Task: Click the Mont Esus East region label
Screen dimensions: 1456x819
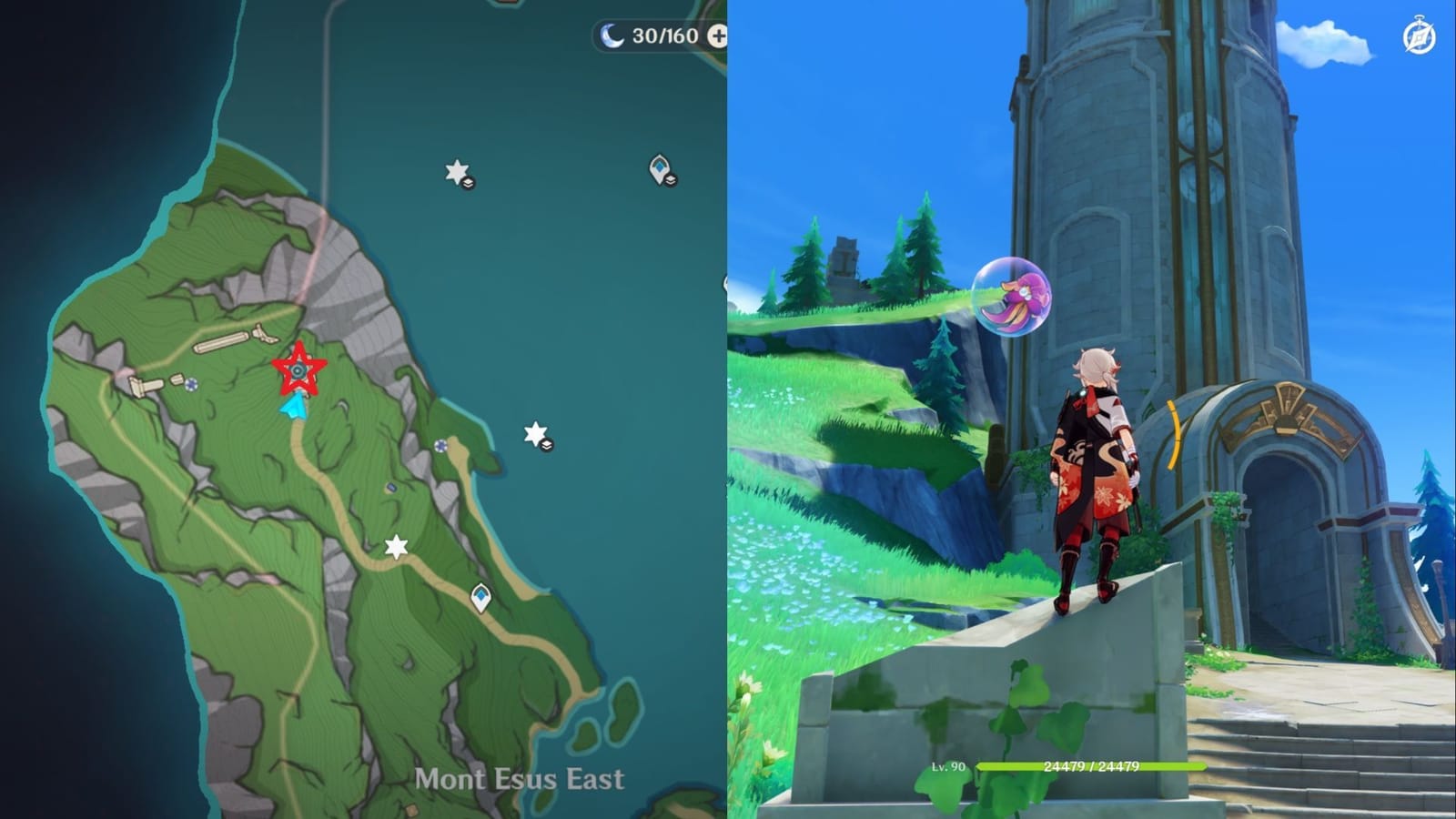Action: click(x=521, y=778)
